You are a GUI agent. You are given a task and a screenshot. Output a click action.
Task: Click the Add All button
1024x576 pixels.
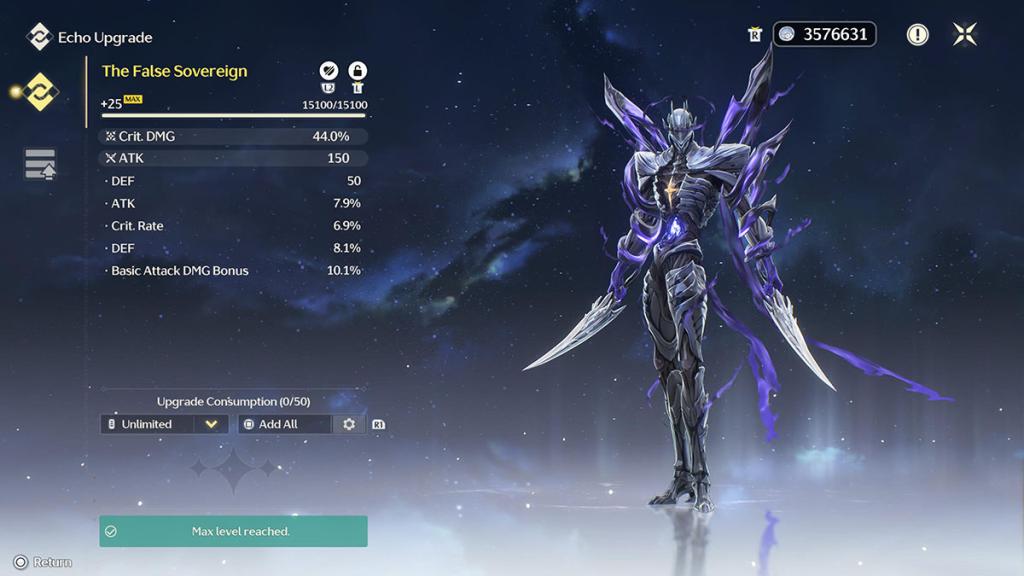(284, 424)
